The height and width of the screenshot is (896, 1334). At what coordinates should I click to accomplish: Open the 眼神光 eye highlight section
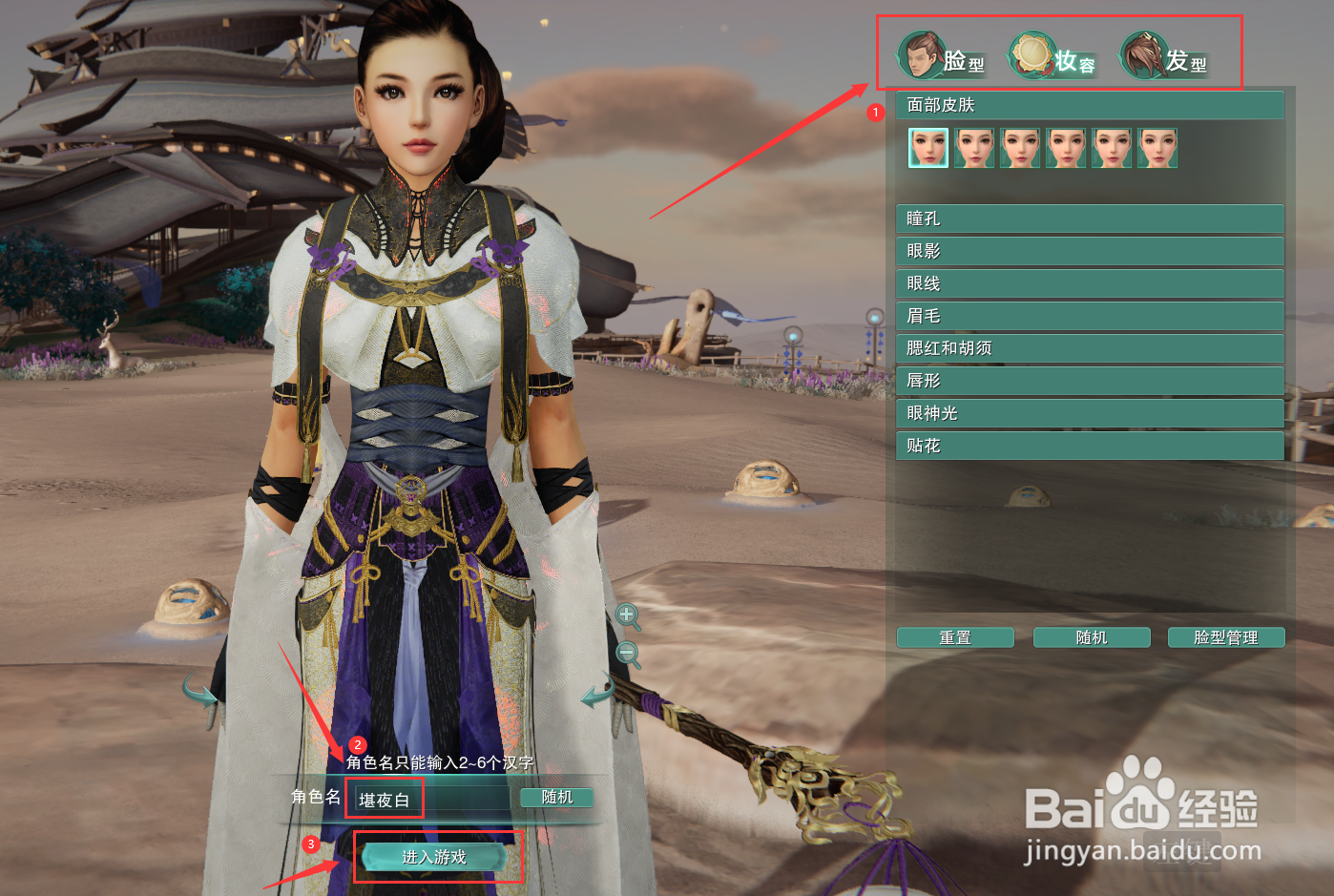click(x=1089, y=413)
